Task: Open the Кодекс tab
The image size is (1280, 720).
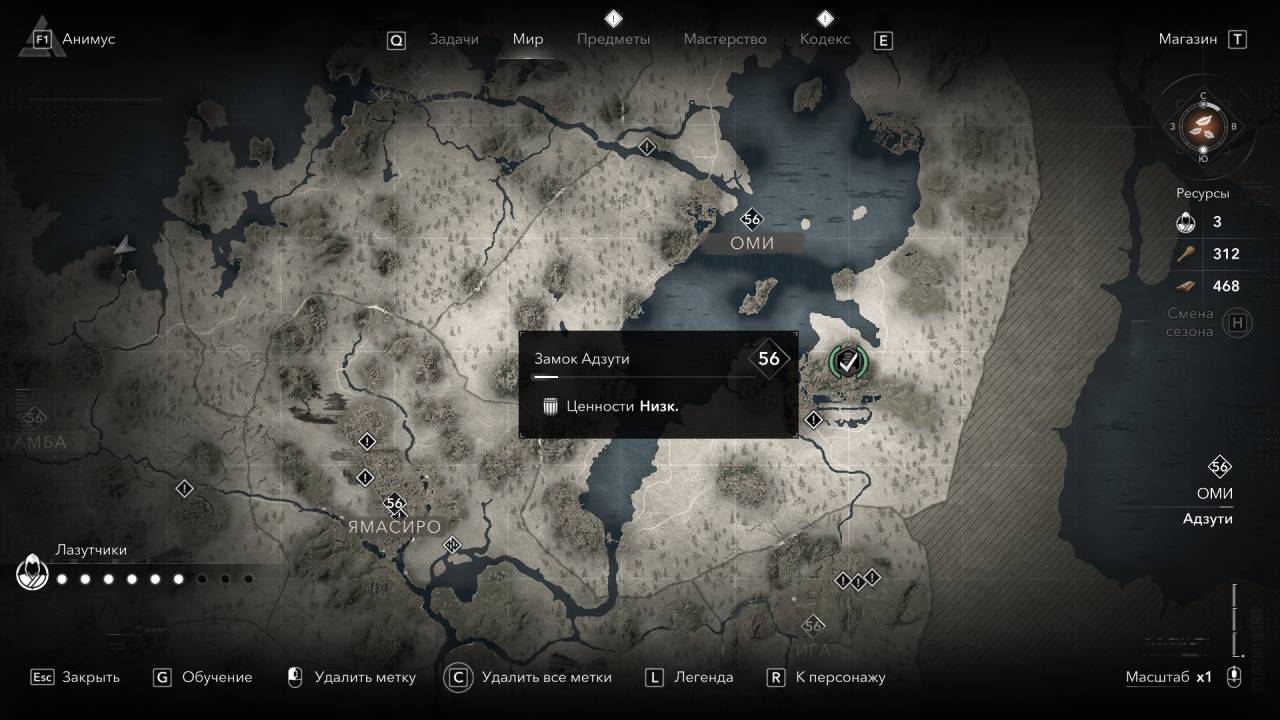Action: [x=825, y=39]
